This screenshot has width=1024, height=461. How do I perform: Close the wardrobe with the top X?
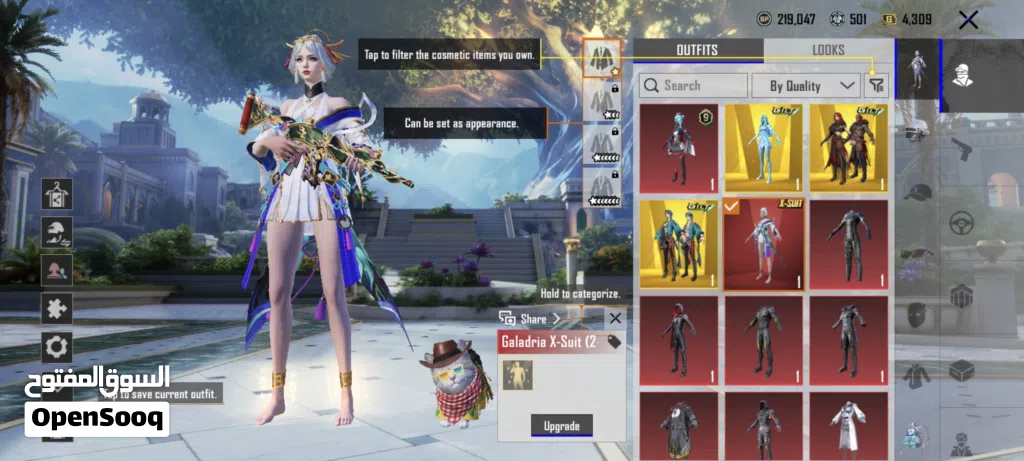click(968, 19)
